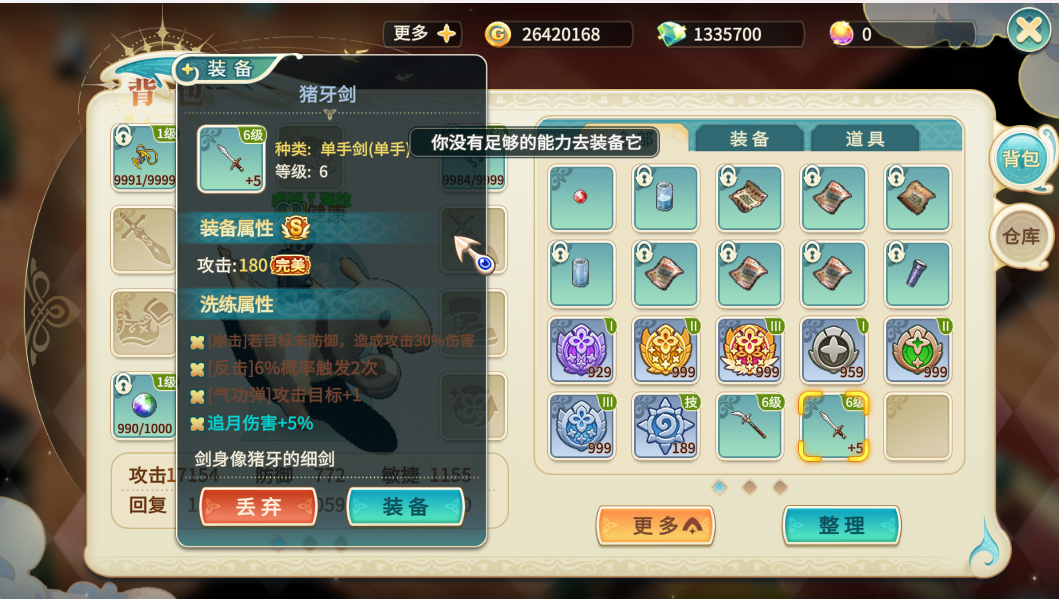
Task: Select the 背包 side tab
Action: [1021, 159]
